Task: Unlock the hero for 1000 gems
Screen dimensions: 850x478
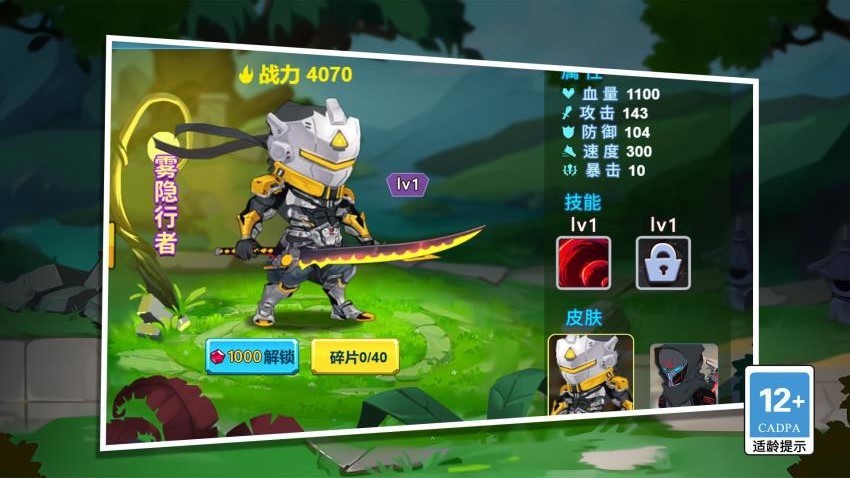Action: pos(251,357)
